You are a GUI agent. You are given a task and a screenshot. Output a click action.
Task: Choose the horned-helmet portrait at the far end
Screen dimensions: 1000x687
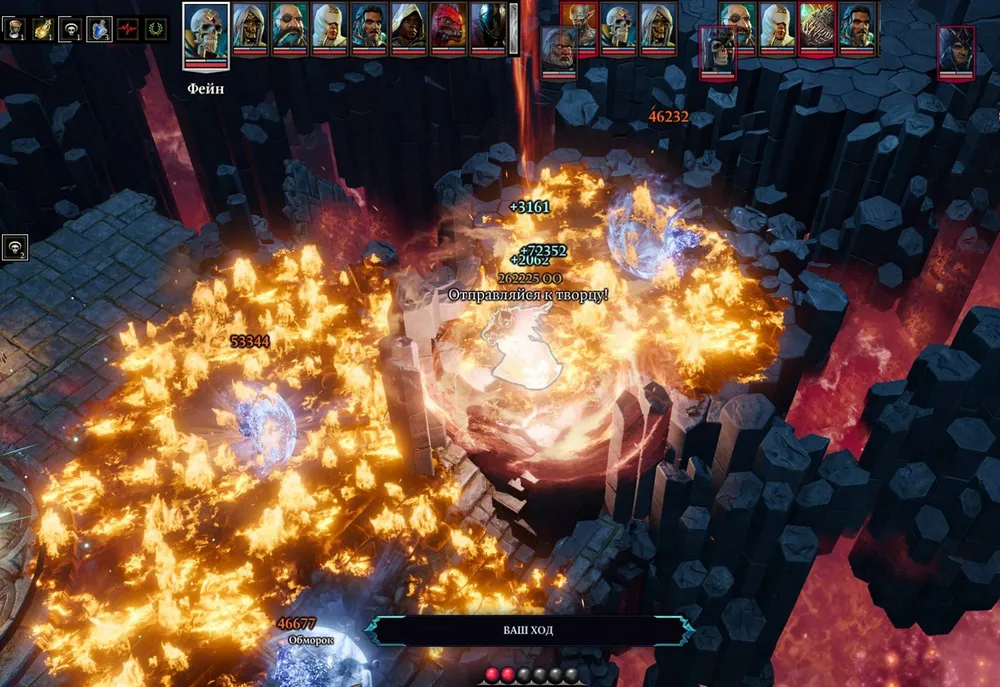[956, 48]
